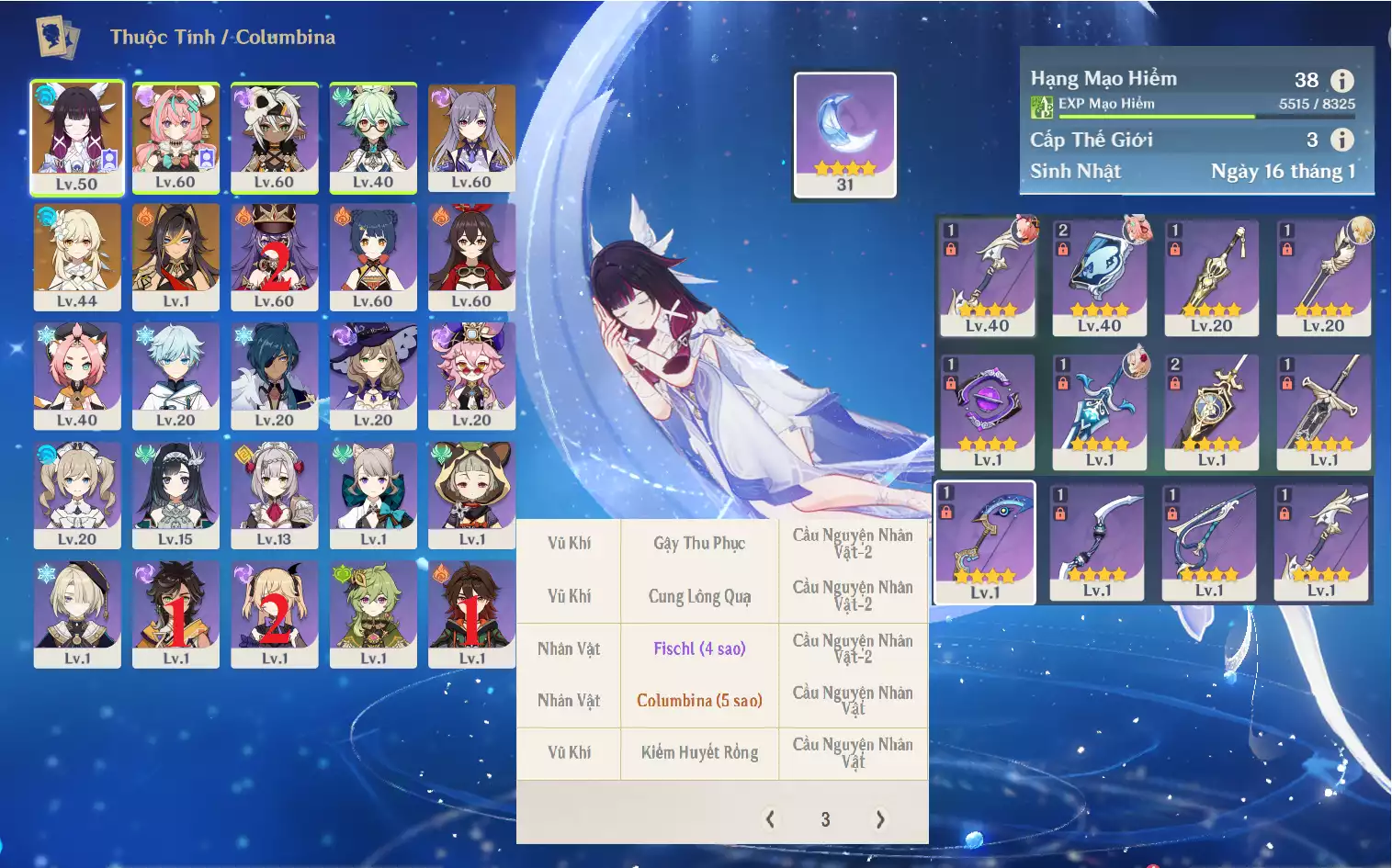Select the highlighted blue raven bow weapon

985,542
